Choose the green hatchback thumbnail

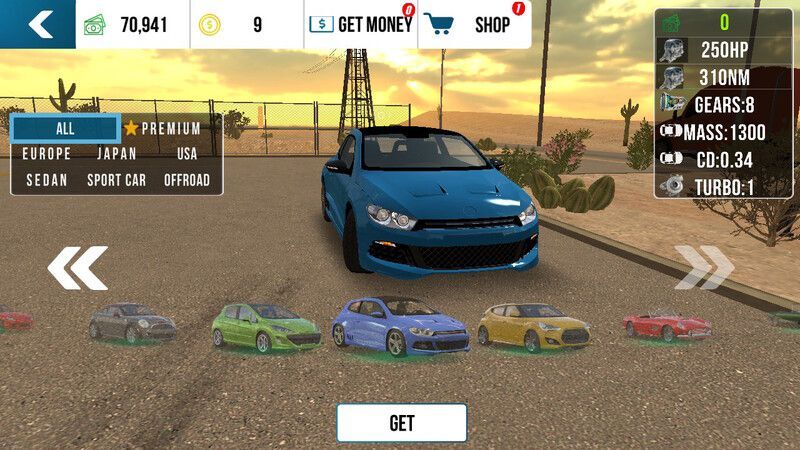coord(265,326)
